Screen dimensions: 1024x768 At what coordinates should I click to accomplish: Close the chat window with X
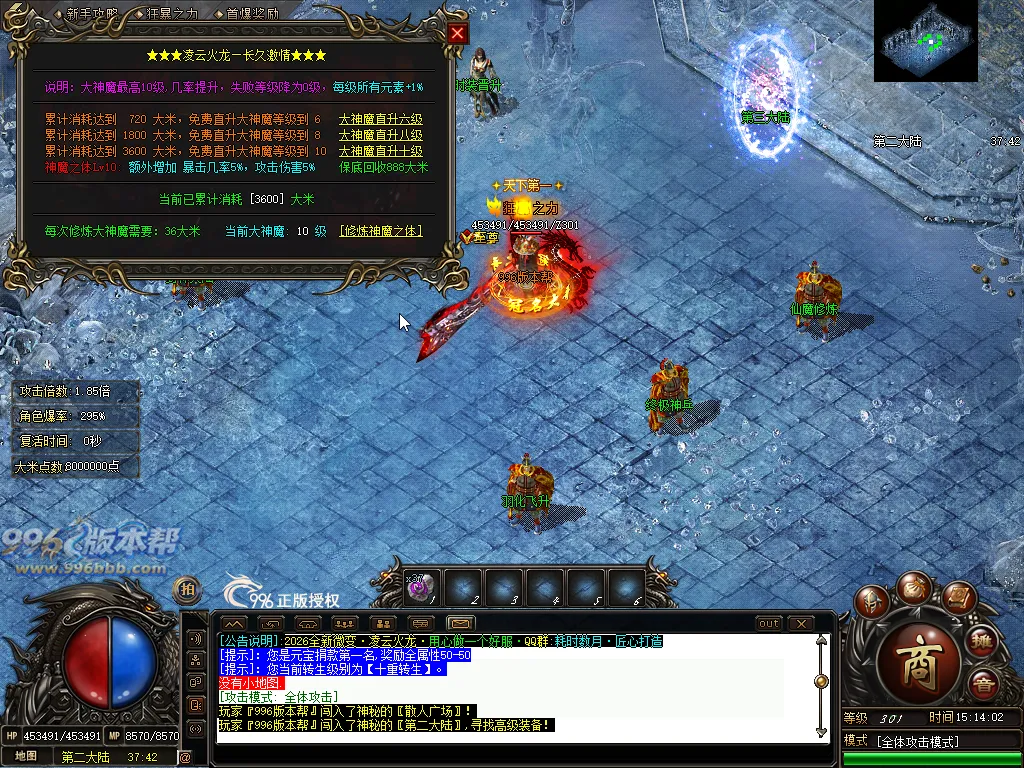[x=800, y=624]
